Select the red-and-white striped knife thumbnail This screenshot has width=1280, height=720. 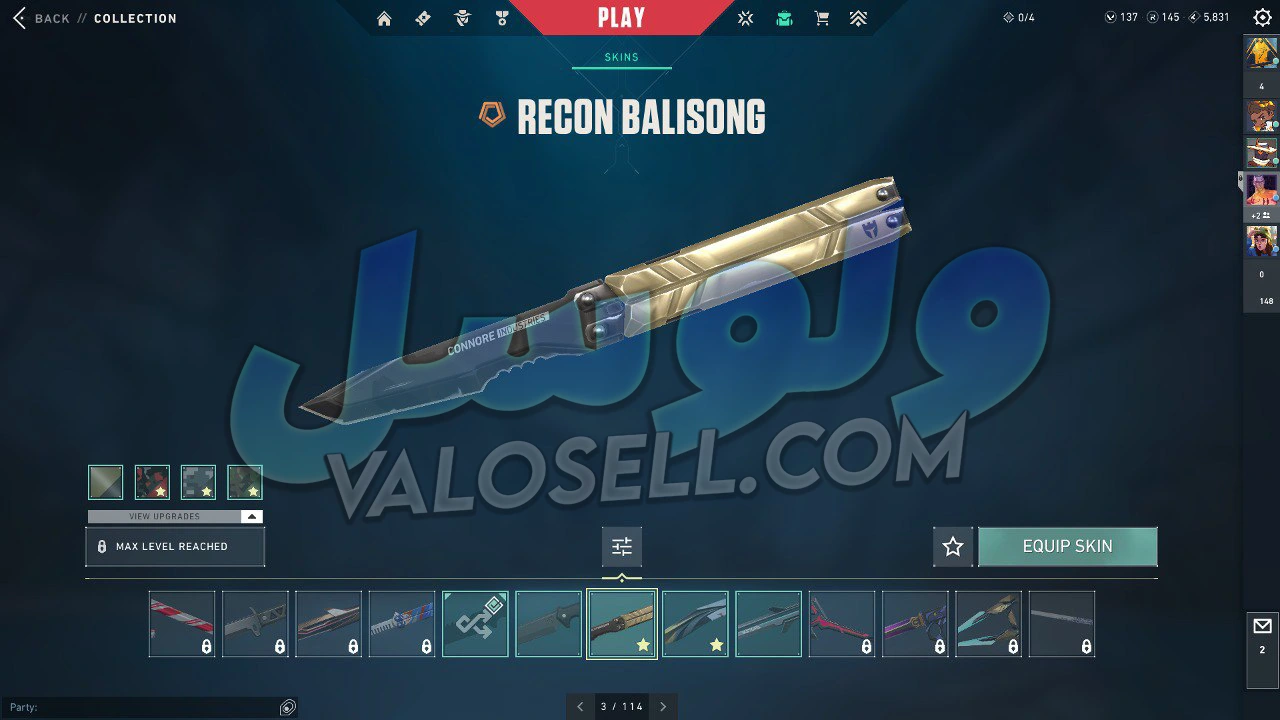click(x=182, y=624)
